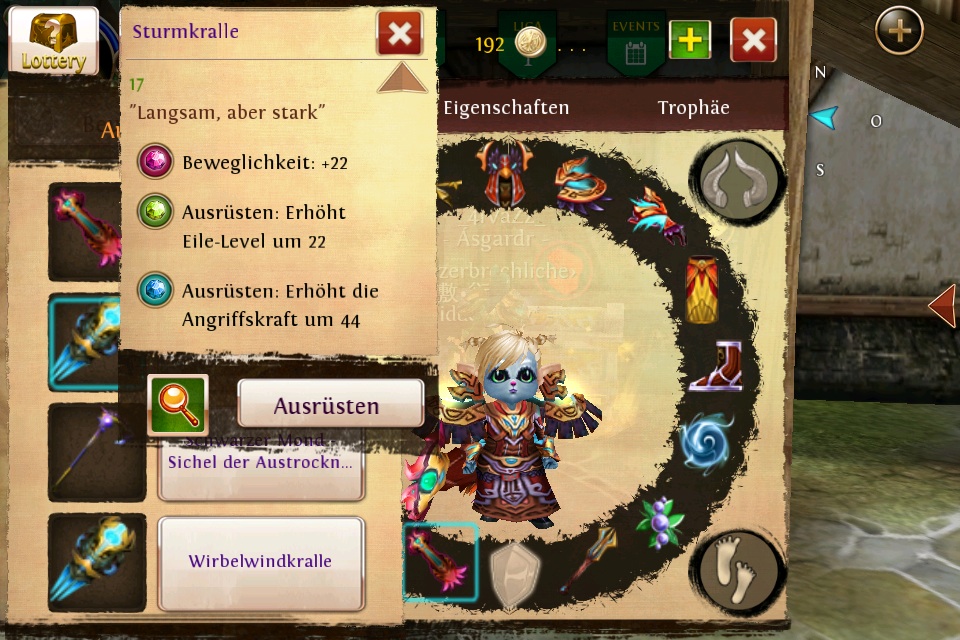This screenshot has width=960, height=640.
Task: Inspect item with the magnifying glass
Action: click(178, 405)
